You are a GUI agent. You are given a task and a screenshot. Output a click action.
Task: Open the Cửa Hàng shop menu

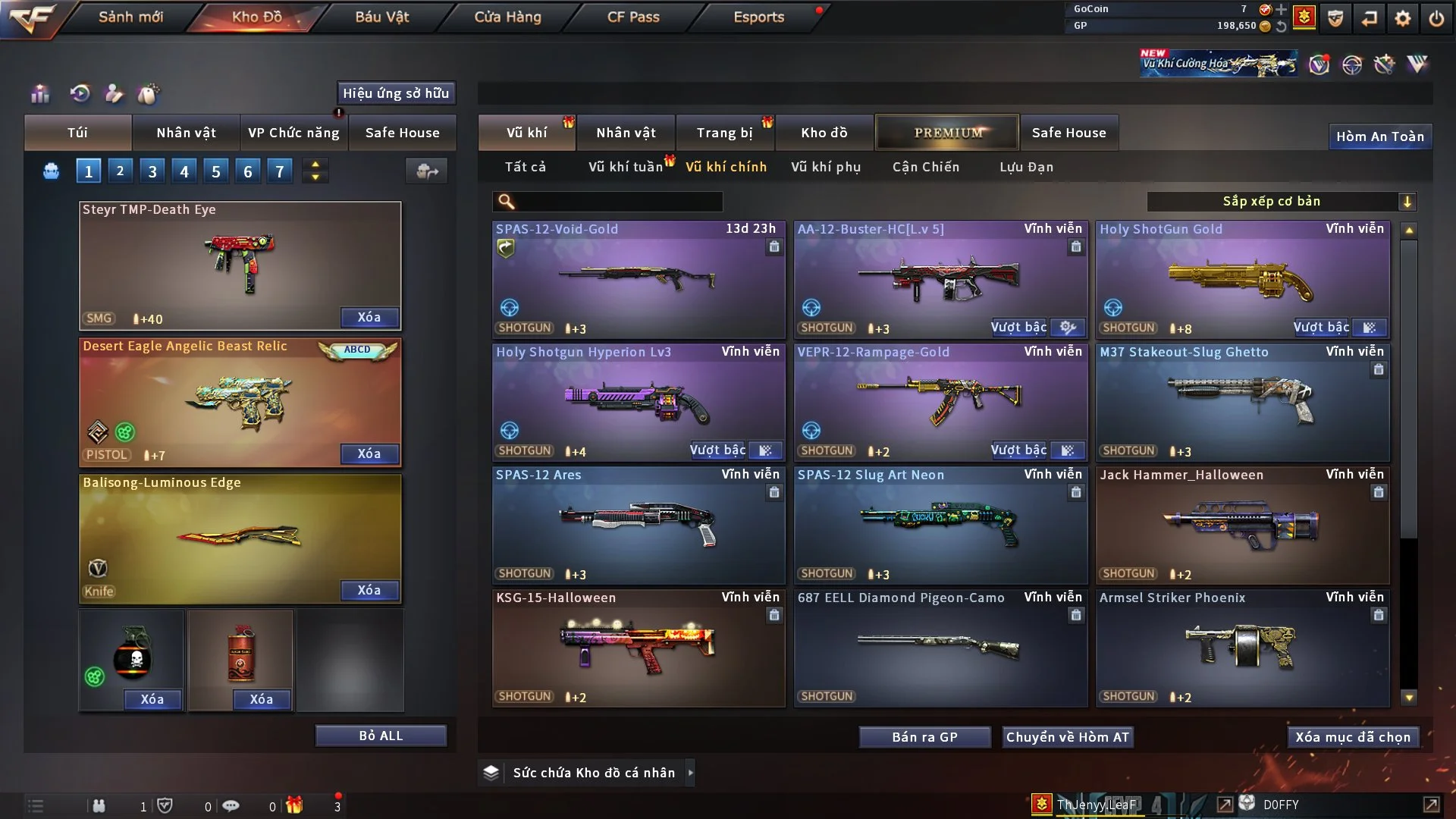[507, 17]
